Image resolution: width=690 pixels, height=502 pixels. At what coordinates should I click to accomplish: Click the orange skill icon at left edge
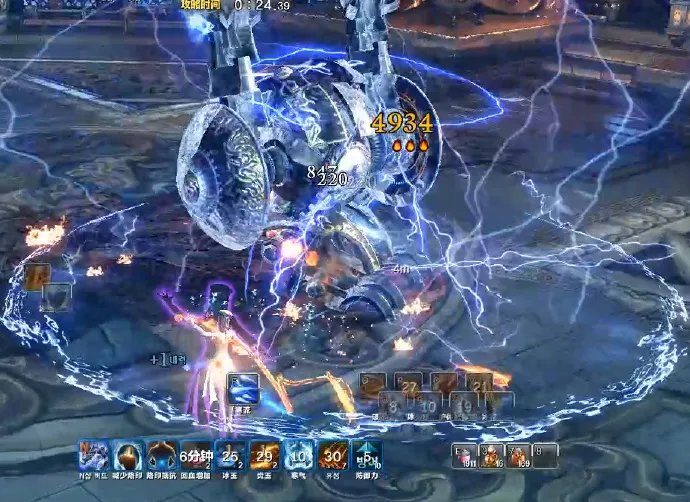pyautogui.click(x=38, y=277)
